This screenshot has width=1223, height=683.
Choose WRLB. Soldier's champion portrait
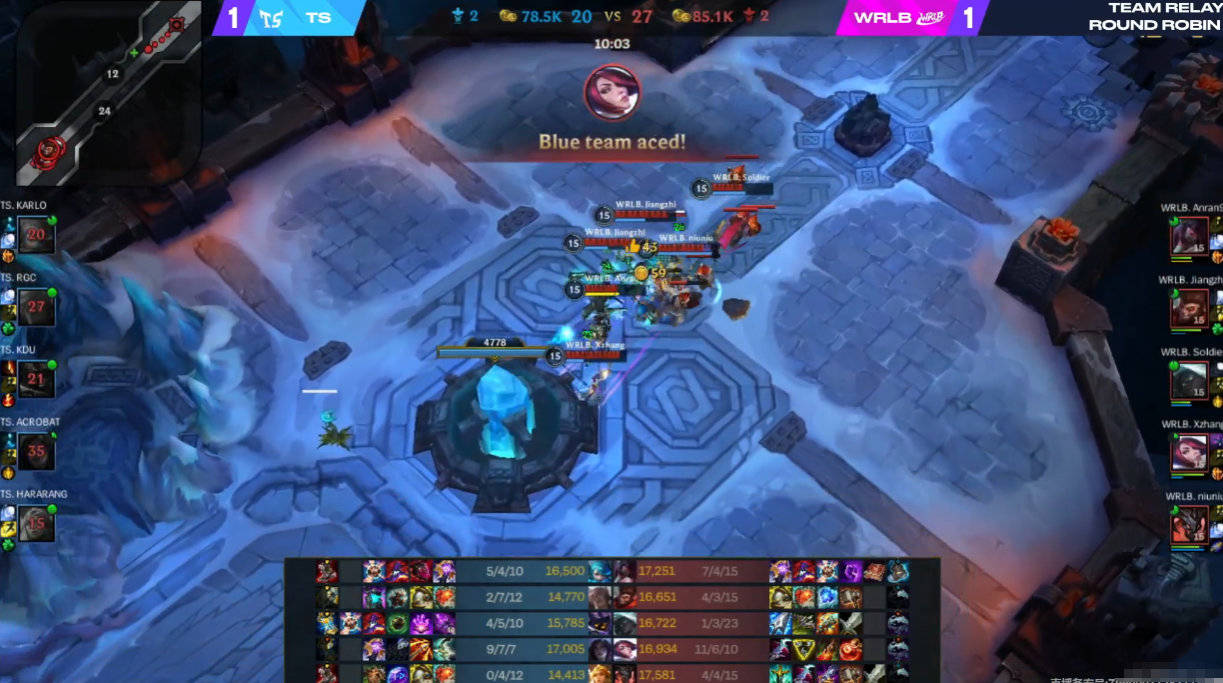(1190, 380)
